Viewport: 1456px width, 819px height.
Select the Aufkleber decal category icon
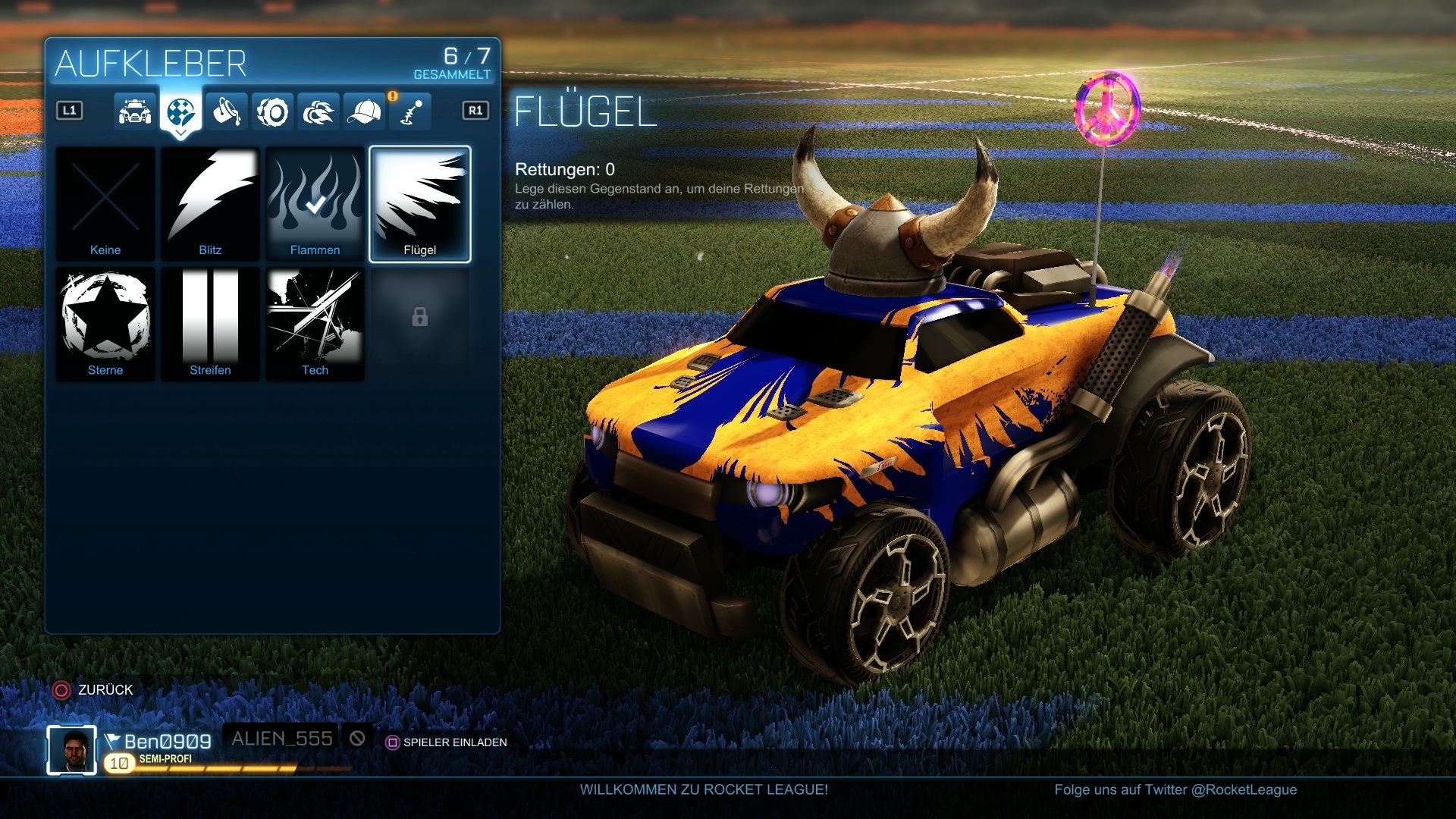pos(180,111)
